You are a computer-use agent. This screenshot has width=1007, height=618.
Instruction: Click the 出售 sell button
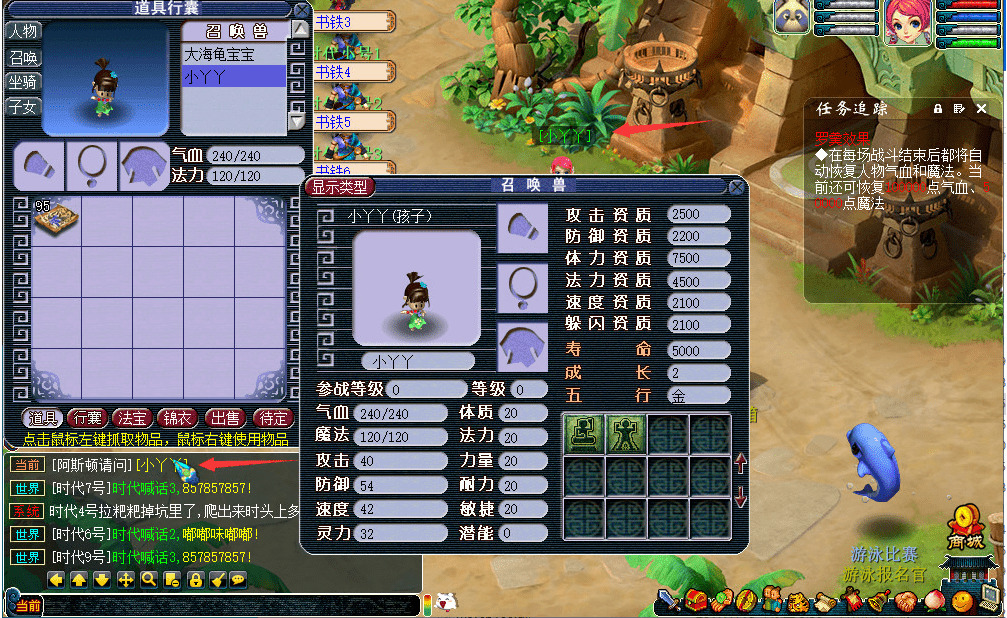click(225, 418)
